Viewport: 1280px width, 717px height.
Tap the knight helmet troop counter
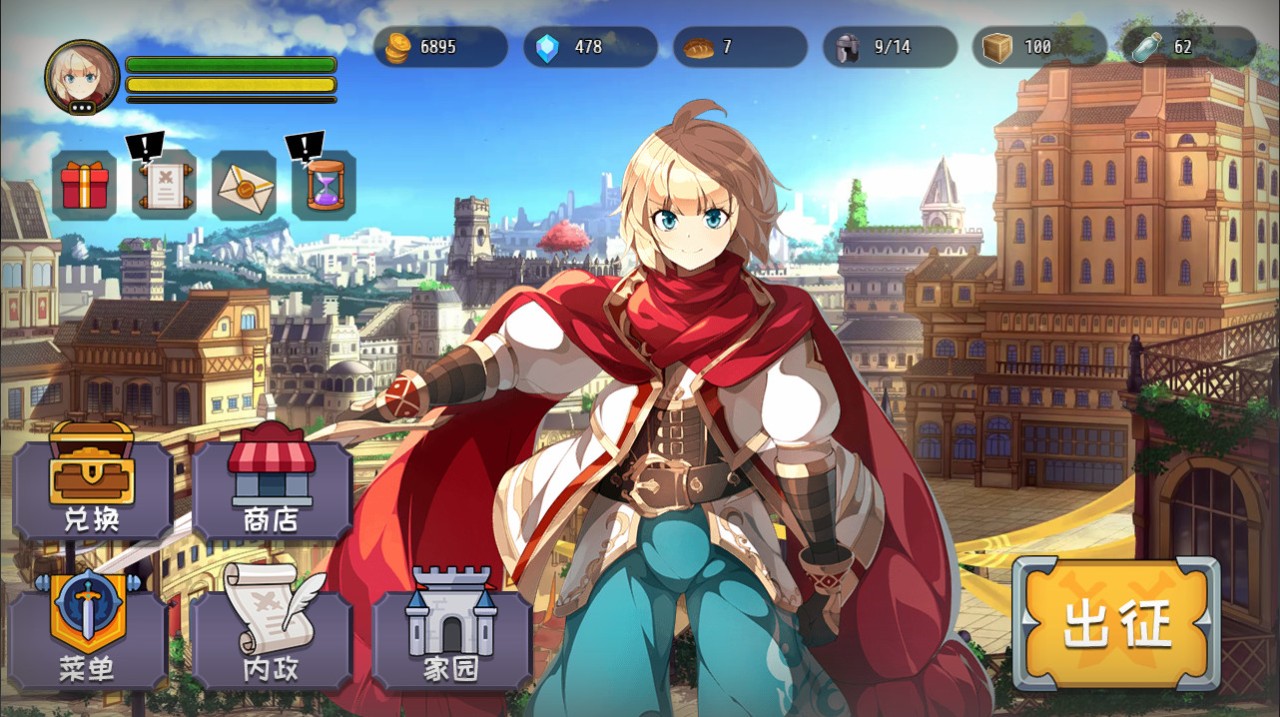890,47
